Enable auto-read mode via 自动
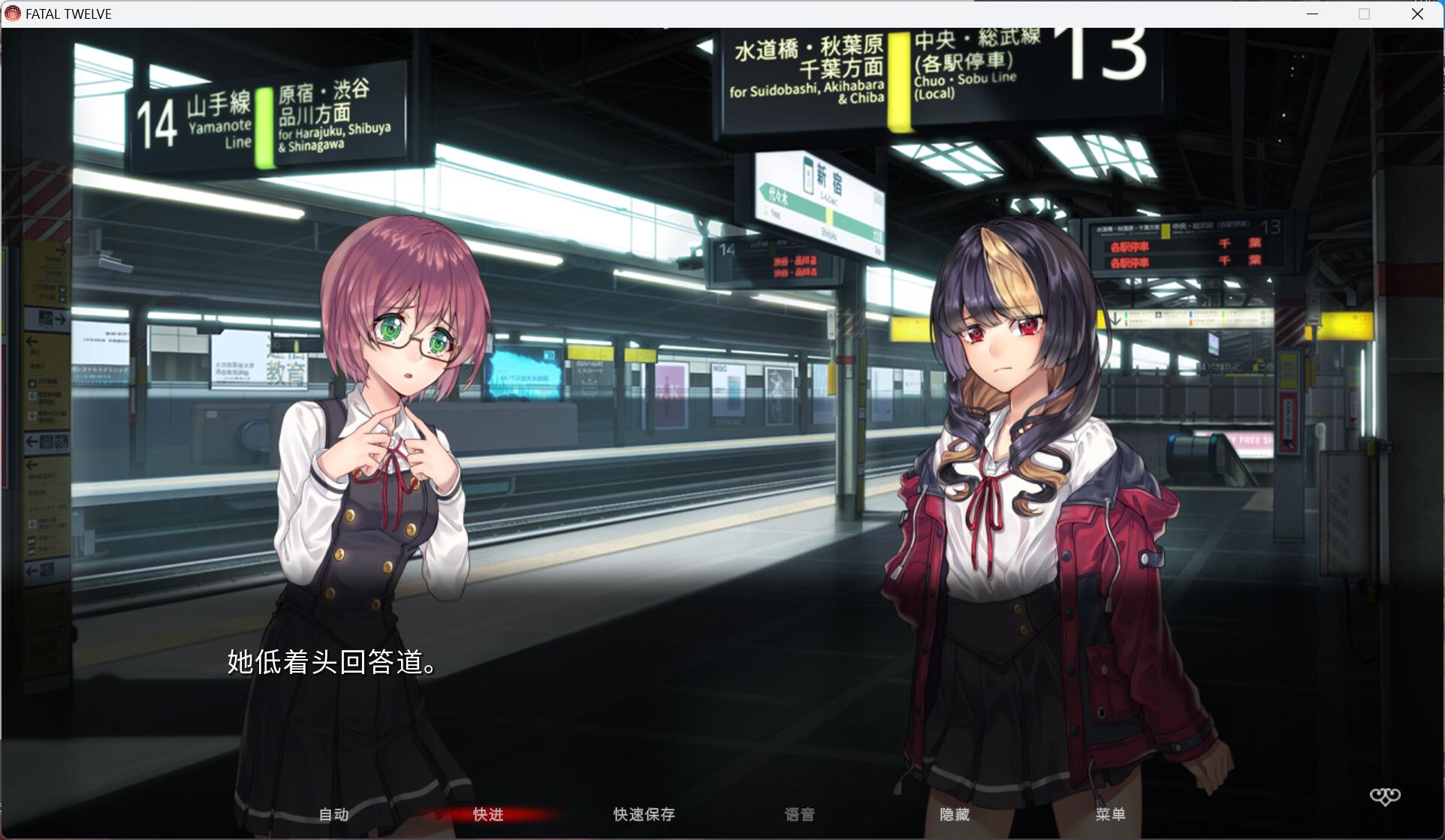This screenshot has width=1445, height=840. click(x=333, y=814)
